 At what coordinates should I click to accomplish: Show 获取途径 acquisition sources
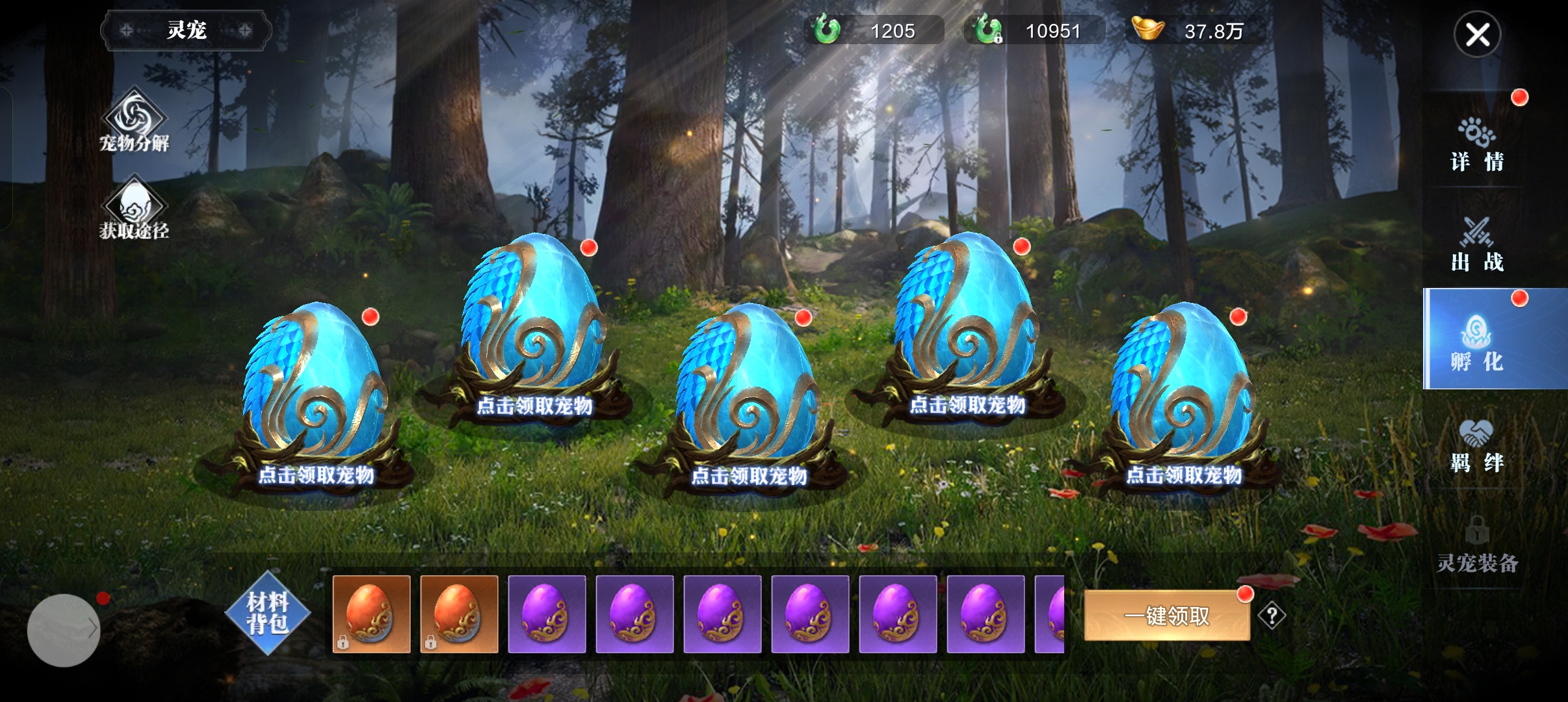tap(135, 208)
